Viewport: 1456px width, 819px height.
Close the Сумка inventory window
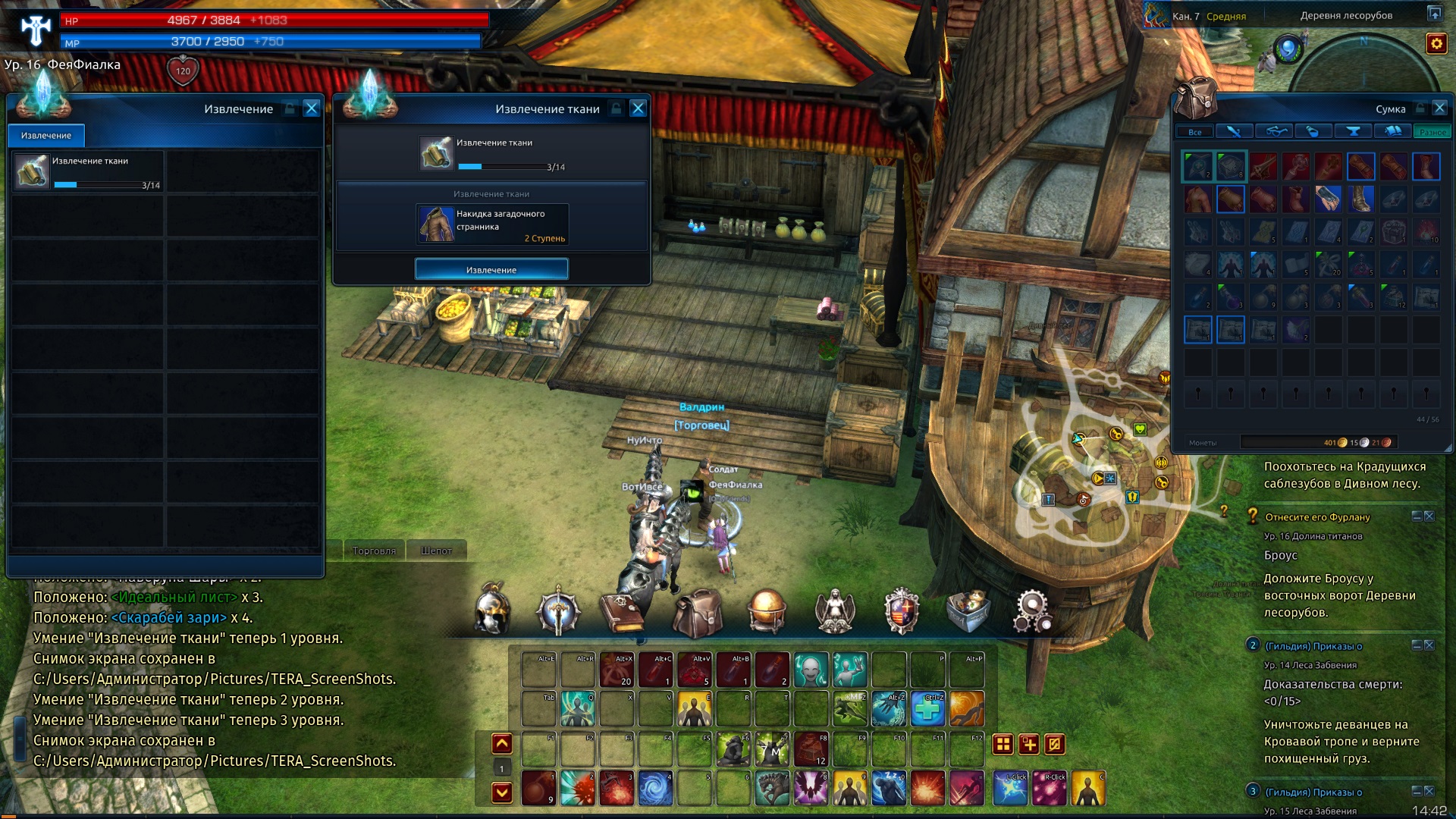(1439, 108)
